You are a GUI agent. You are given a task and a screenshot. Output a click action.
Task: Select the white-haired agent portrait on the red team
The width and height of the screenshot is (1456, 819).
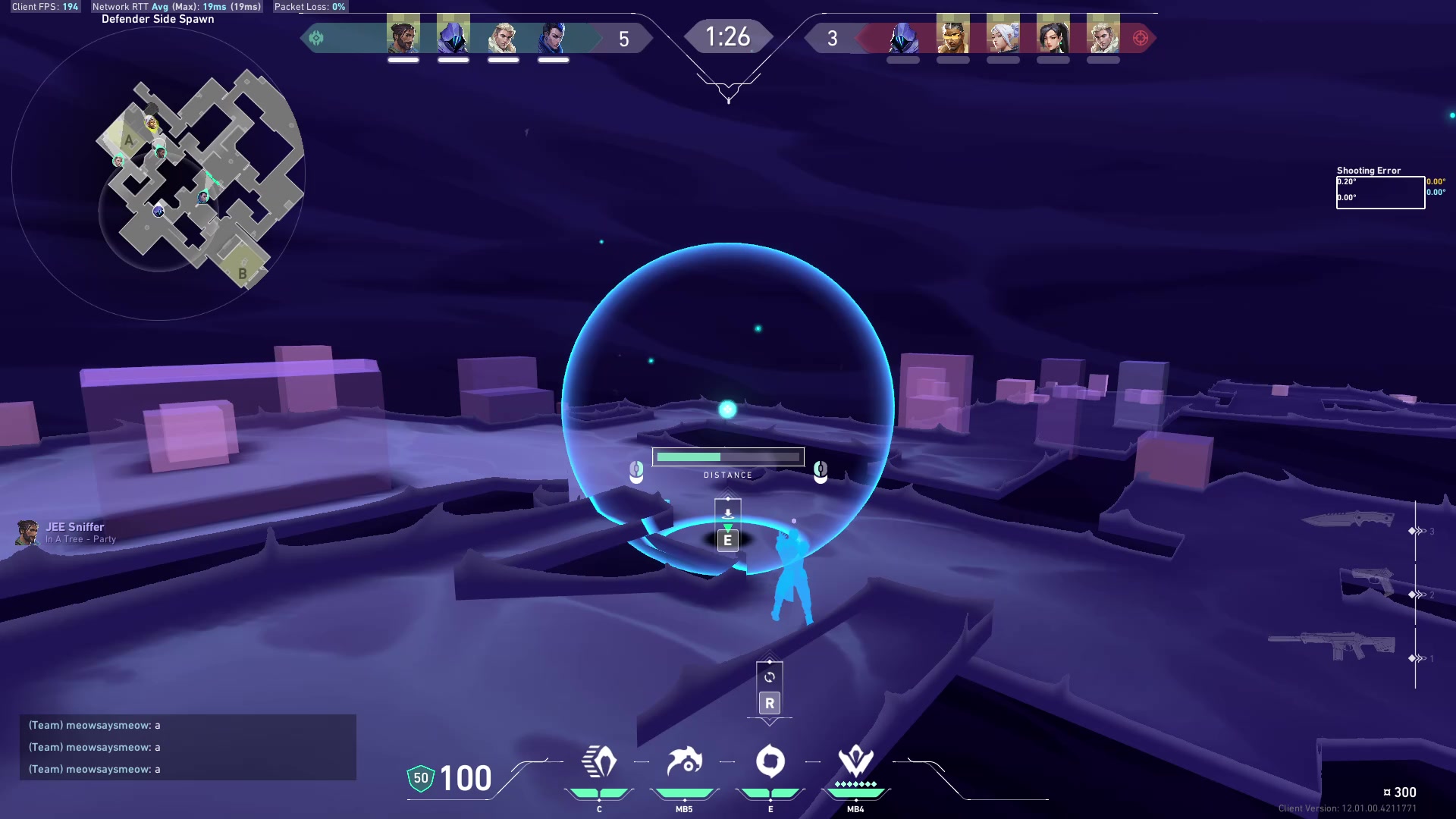[1003, 36]
